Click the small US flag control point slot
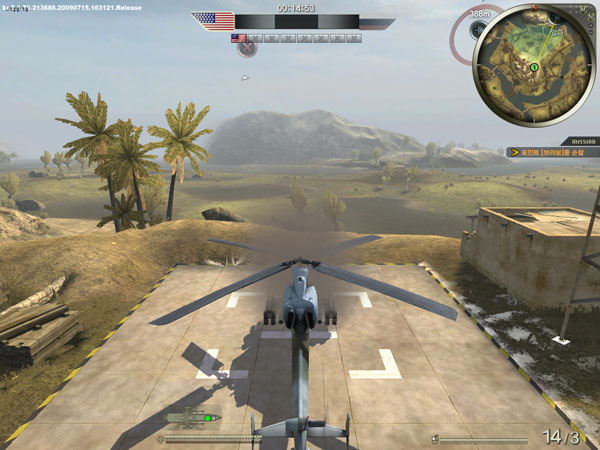600x450 pixels. click(238, 38)
